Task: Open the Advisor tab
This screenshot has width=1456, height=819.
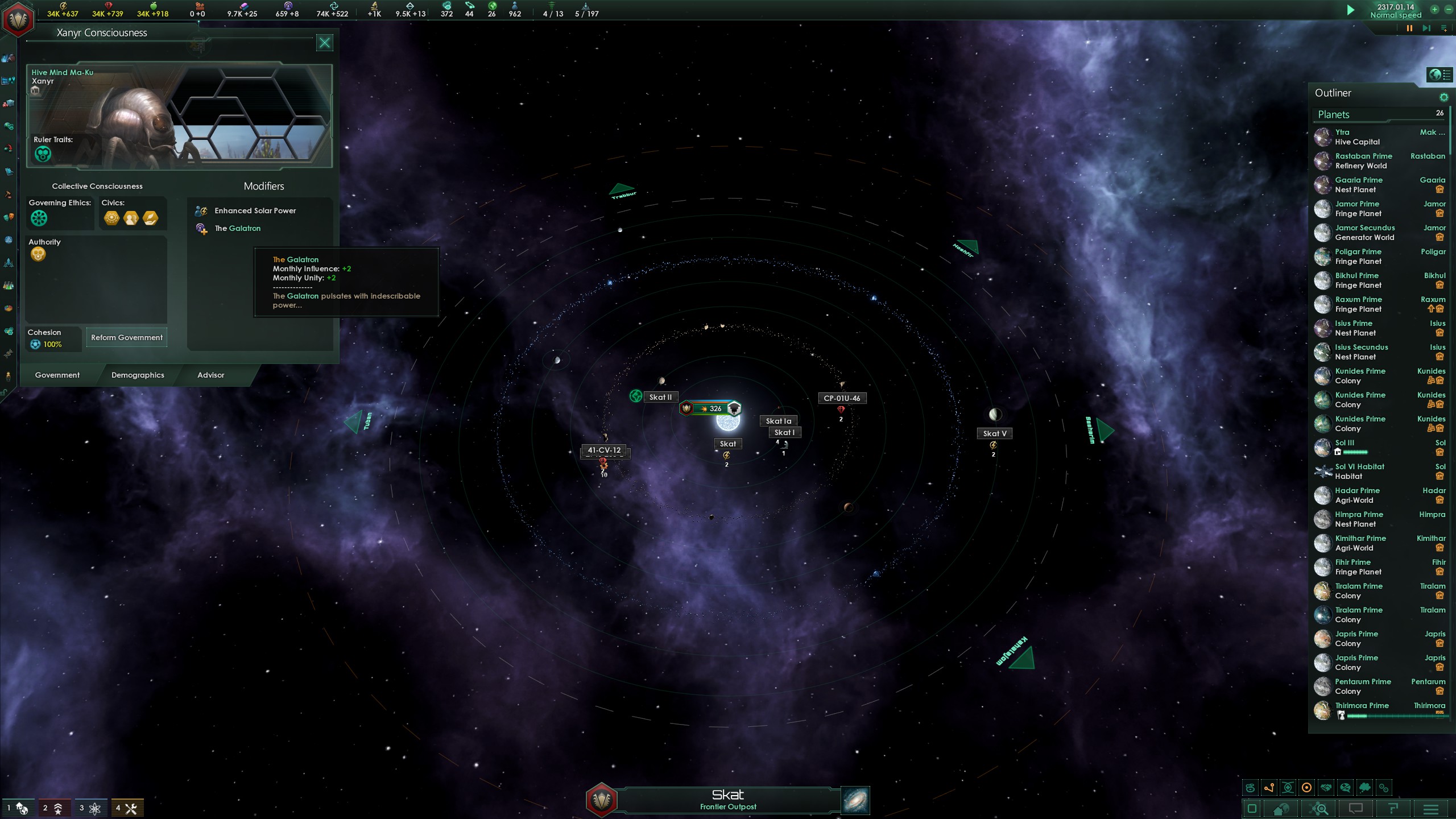Action: coord(210,375)
